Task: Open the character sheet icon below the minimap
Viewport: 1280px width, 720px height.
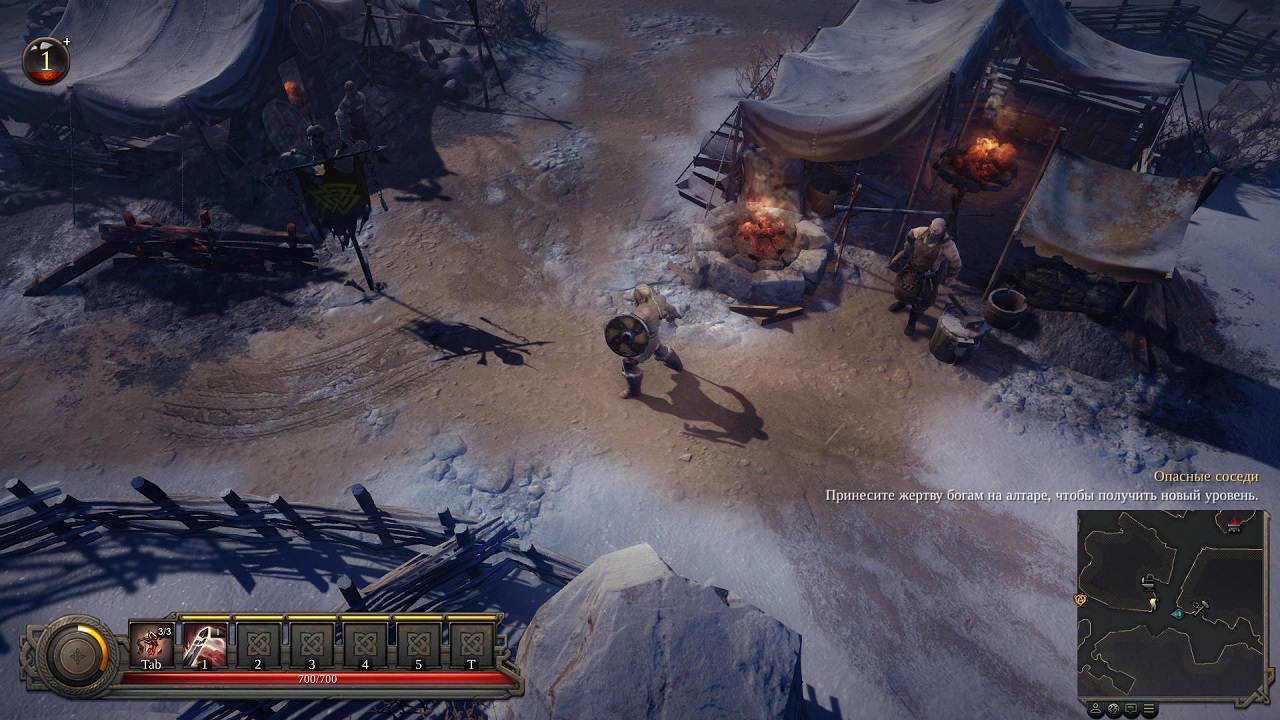Action: [x=1096, y=709]
